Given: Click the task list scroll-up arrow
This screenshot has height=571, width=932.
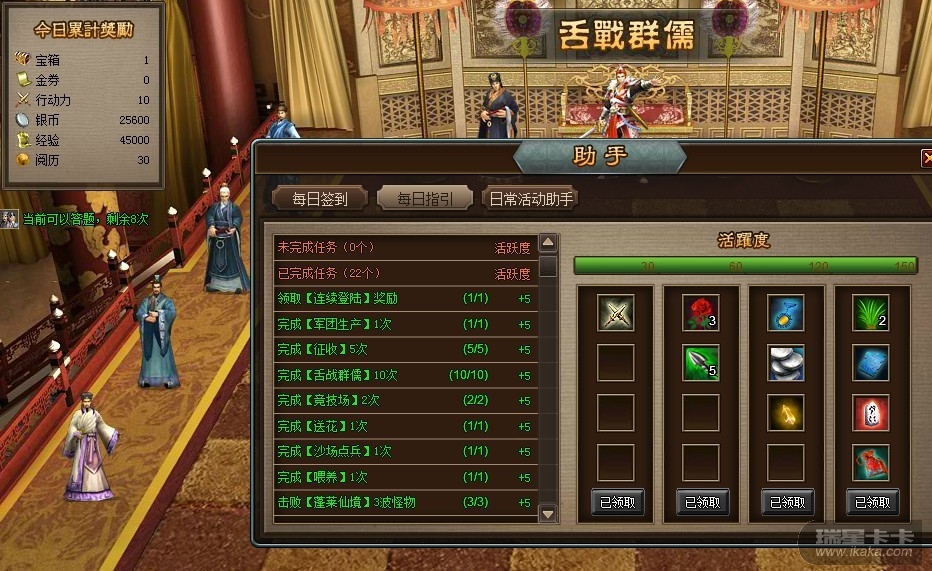Looking at the screenshot, I should pos(548,243).
